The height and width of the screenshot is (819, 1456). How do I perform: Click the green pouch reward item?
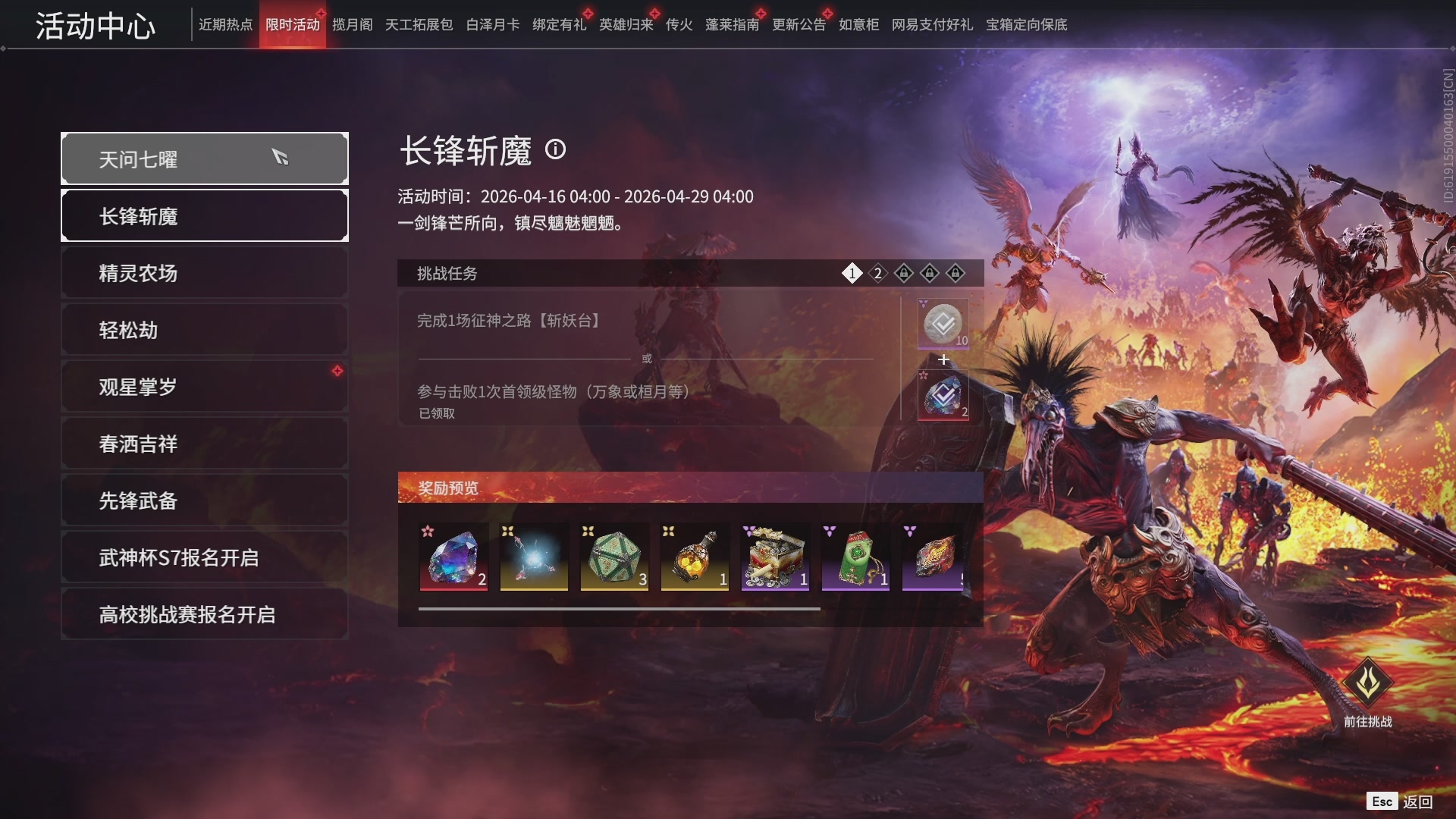(x=855, y=557)
